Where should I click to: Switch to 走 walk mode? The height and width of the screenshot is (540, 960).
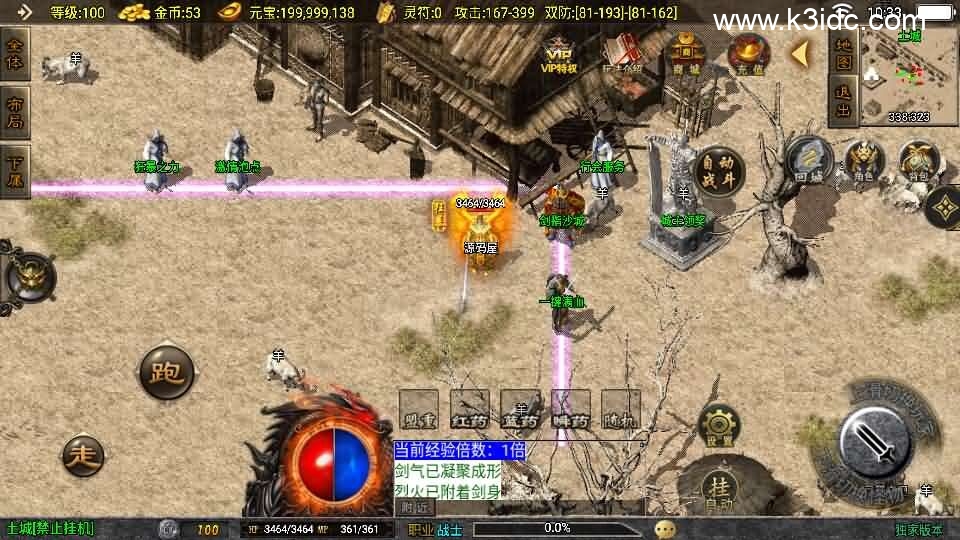(83, 456)
